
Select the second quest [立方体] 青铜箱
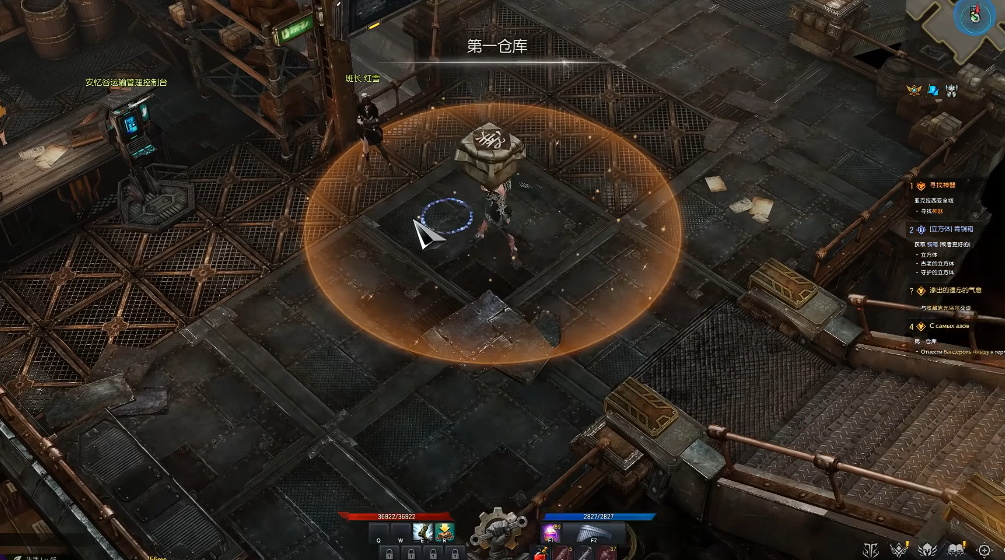943,229
